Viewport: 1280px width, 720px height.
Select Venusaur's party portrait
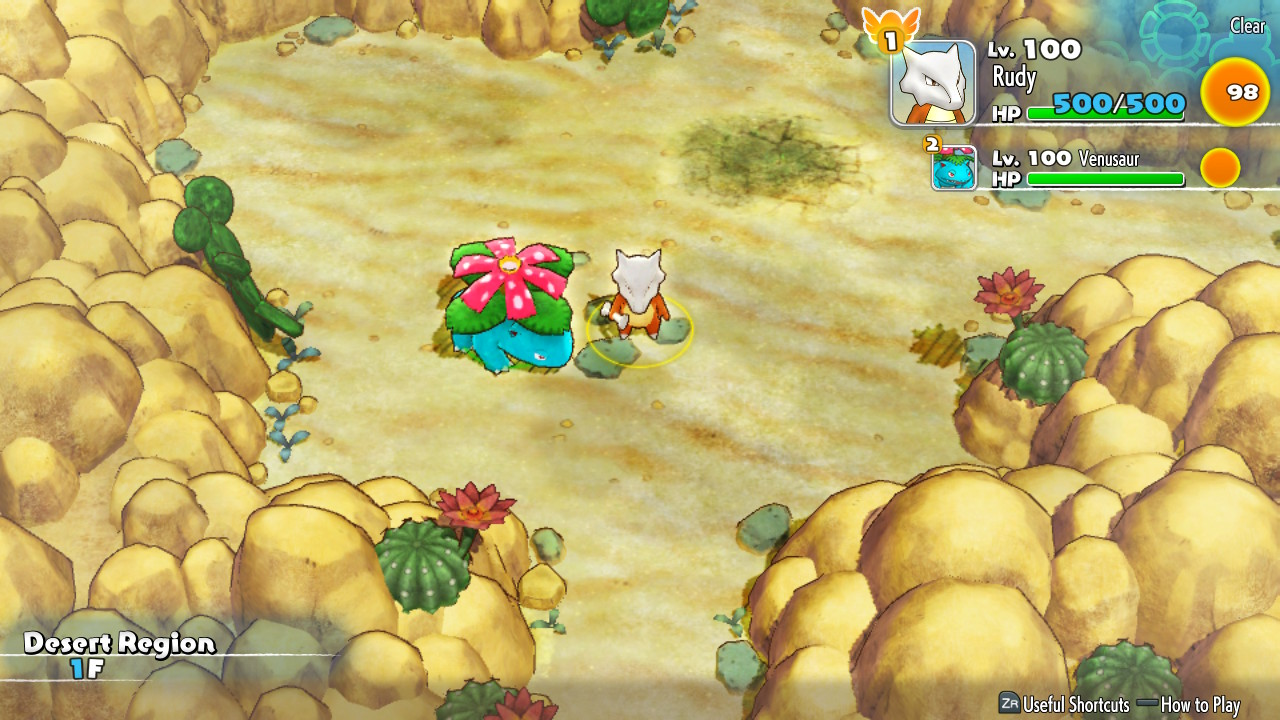pos(954,167)
